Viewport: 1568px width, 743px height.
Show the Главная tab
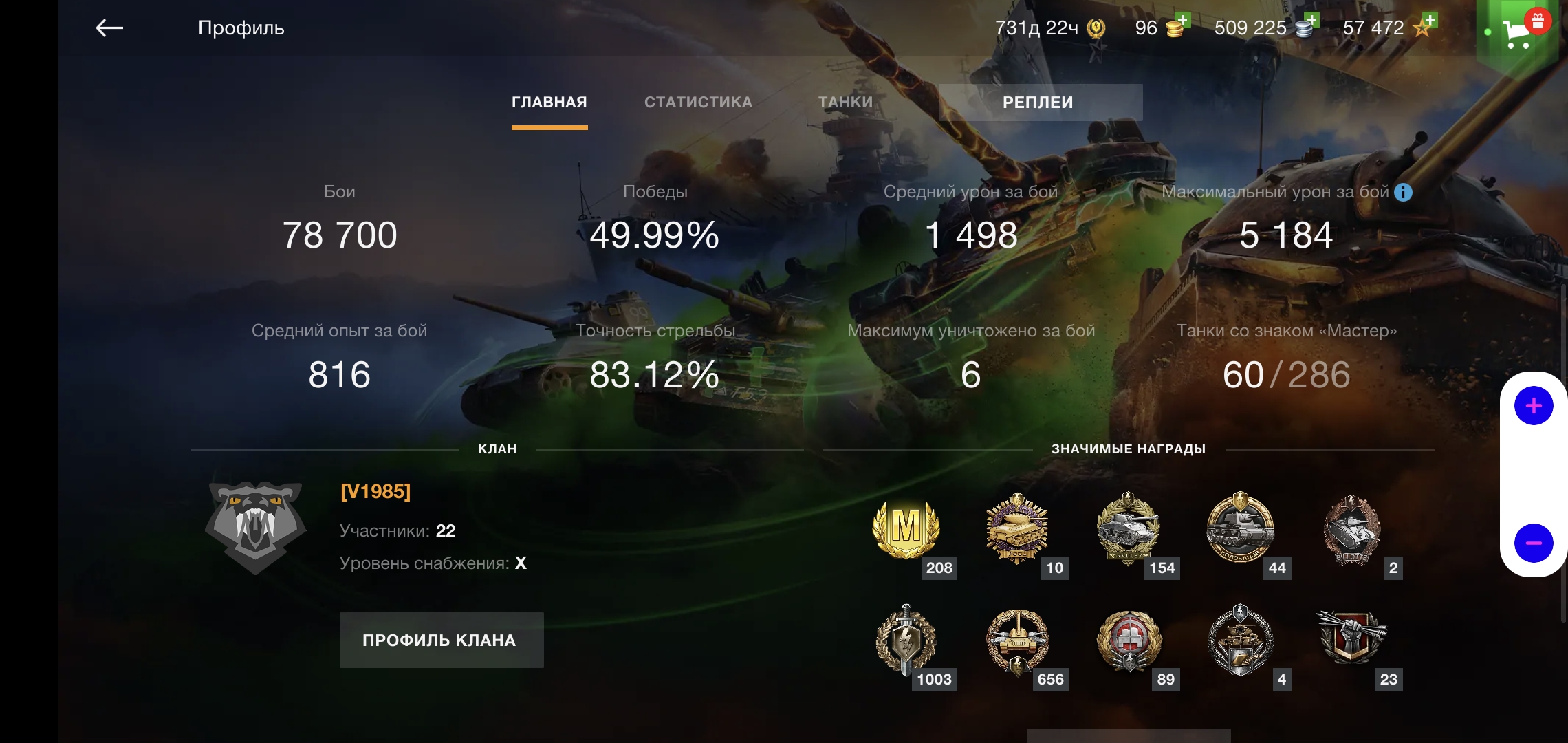point(549,103)
